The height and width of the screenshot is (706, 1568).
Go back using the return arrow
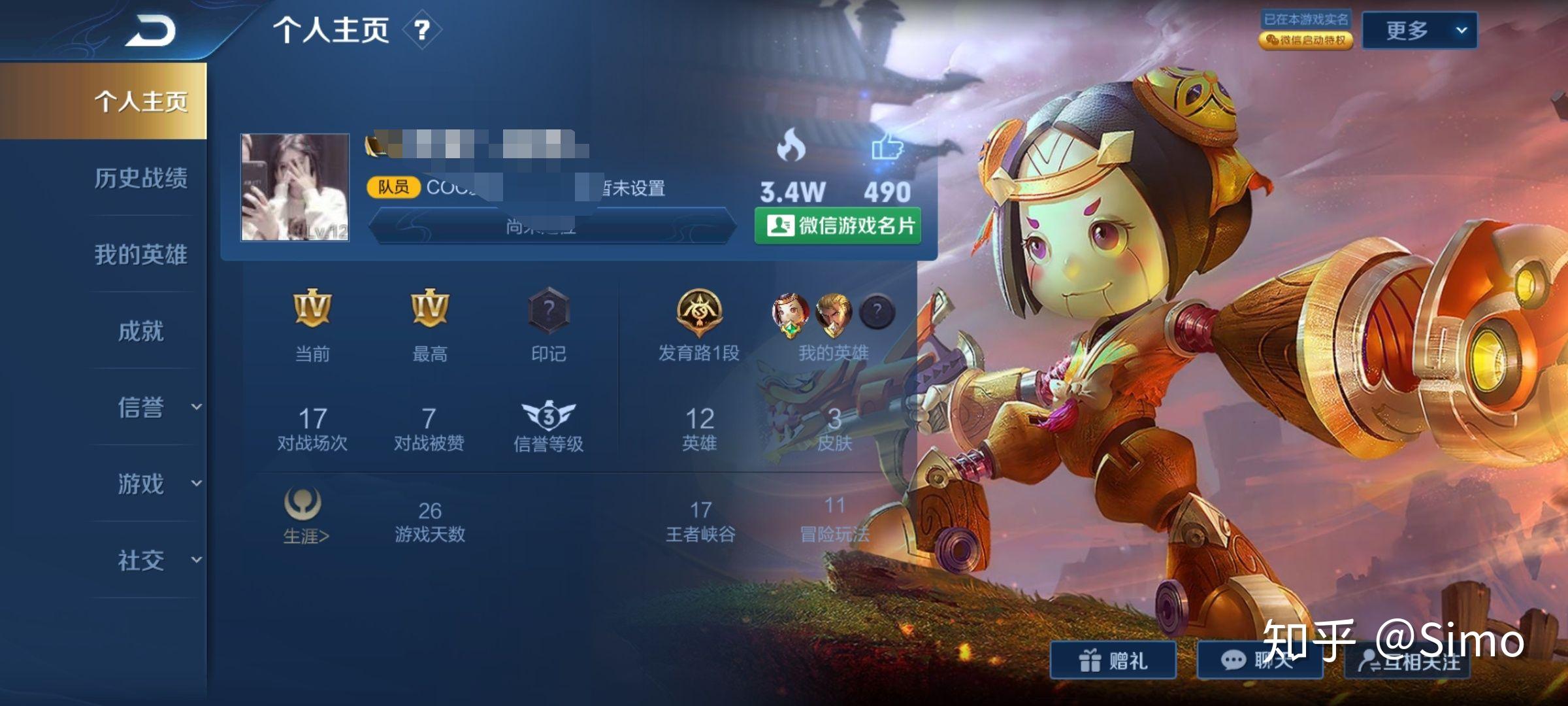(151, 31)
